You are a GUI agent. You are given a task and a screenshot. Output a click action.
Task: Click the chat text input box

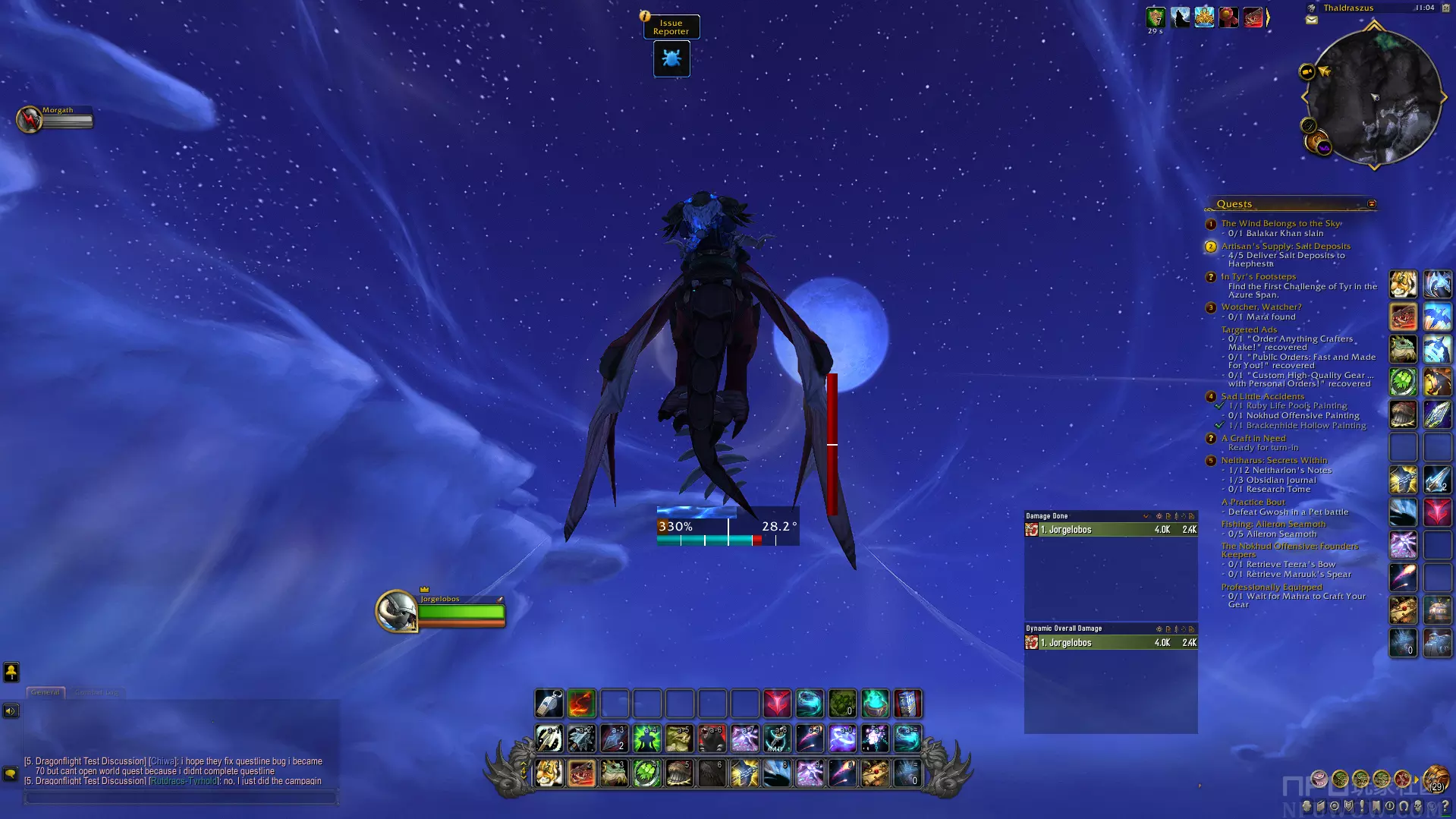coord(181,798)
